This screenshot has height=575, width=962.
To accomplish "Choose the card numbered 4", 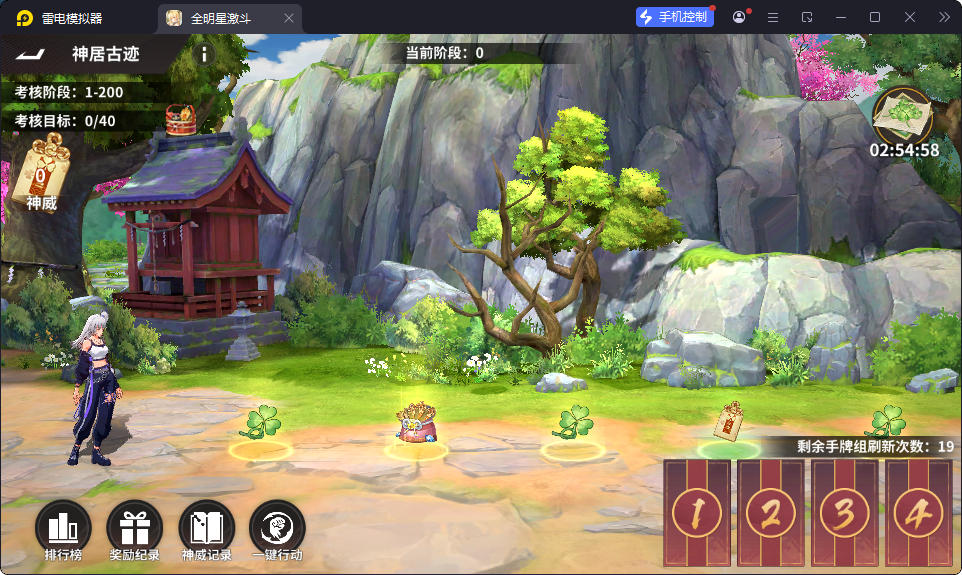I will (x=919, y=513).
